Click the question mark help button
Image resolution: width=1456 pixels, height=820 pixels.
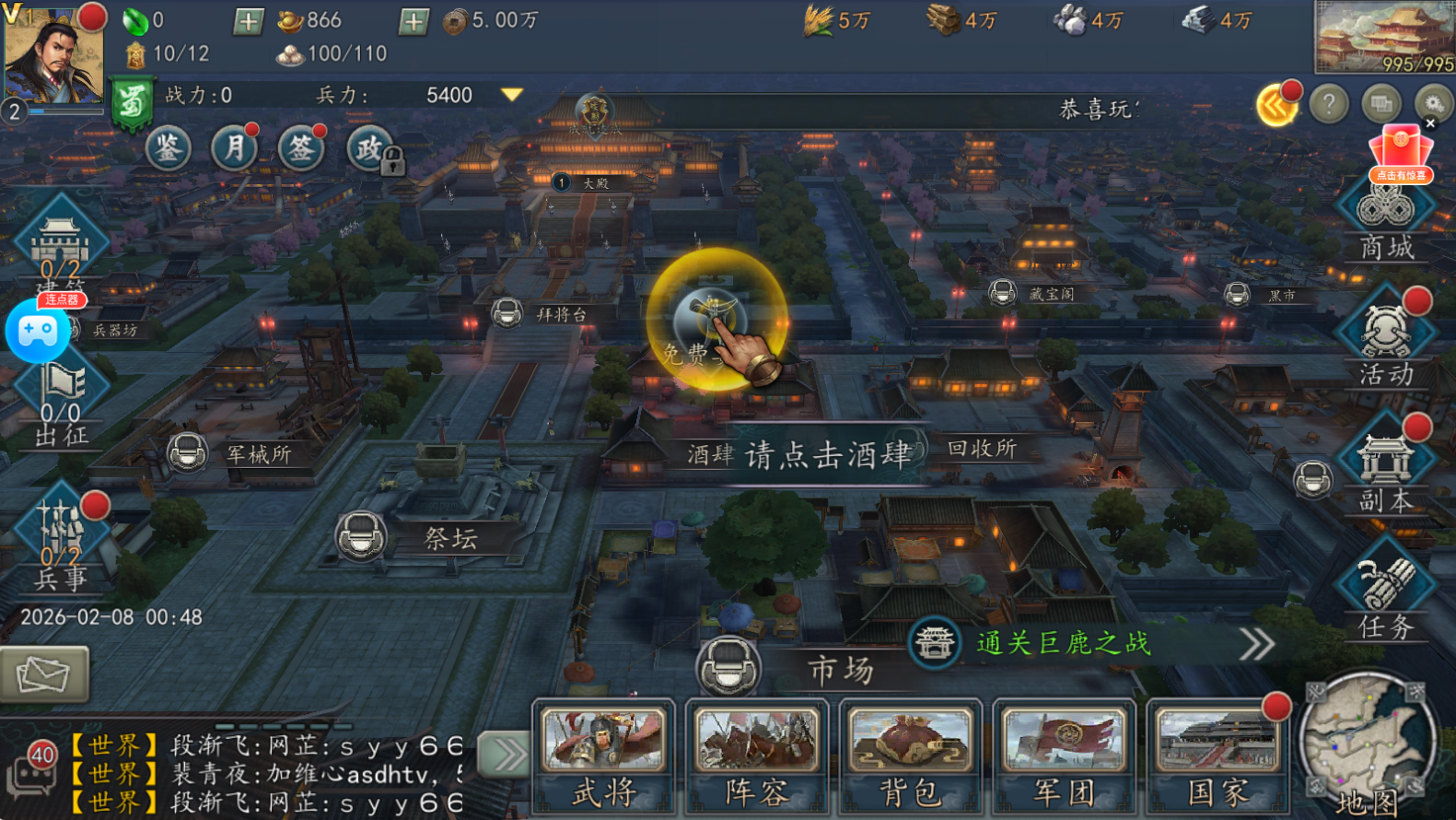click(x=1329, y=105)
